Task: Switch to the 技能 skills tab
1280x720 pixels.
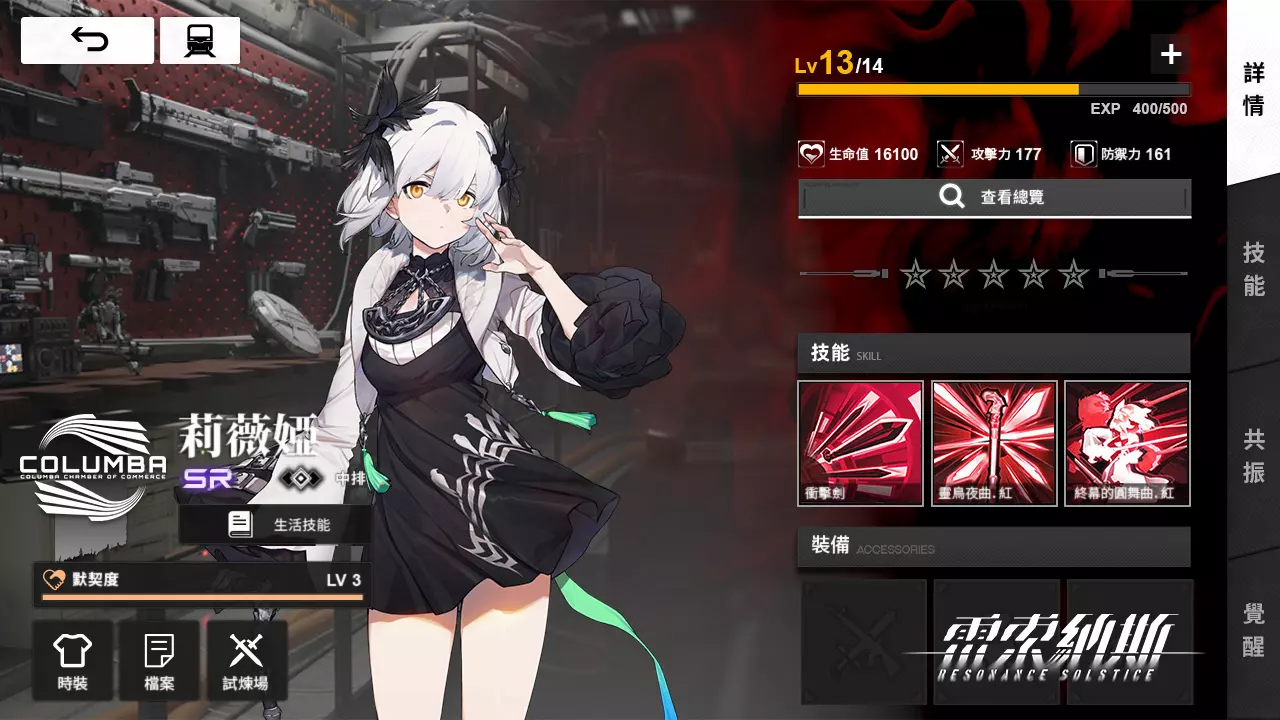Action: pos(1254,268)
